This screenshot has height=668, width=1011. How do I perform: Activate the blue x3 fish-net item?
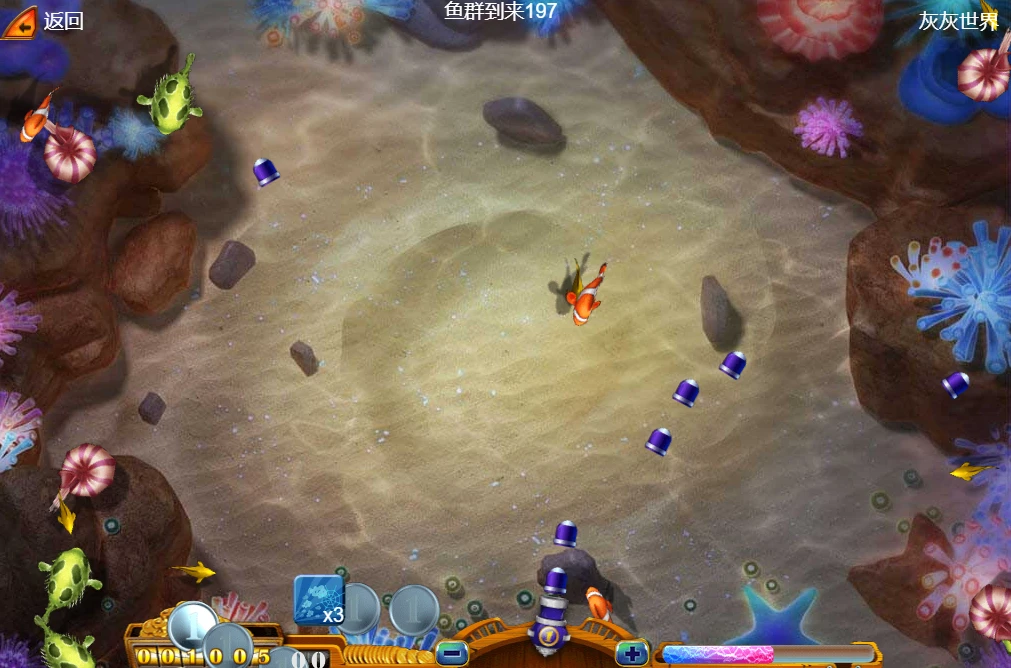coord(319,600)
